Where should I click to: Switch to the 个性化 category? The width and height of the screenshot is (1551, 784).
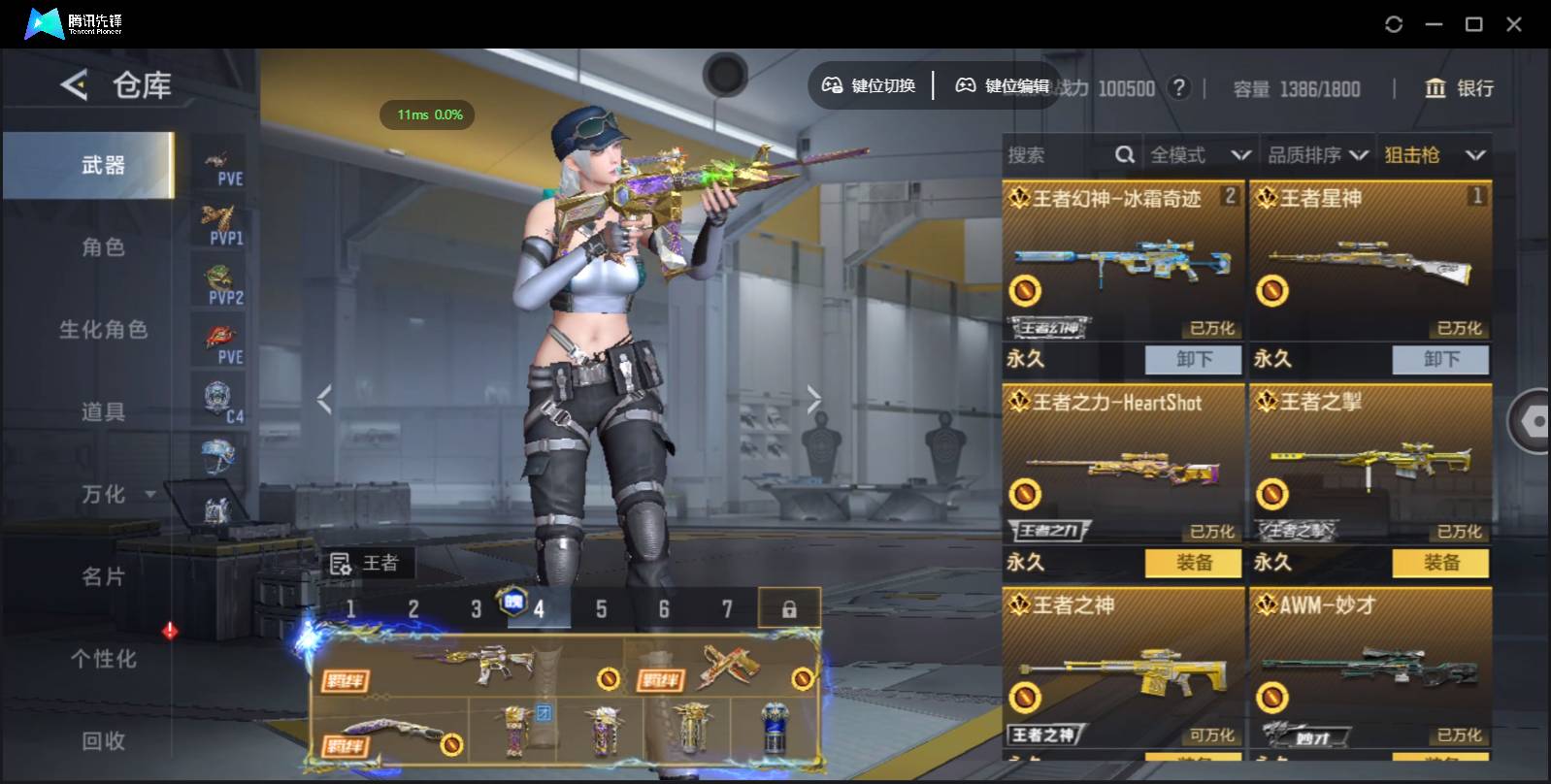pos(103,660)
